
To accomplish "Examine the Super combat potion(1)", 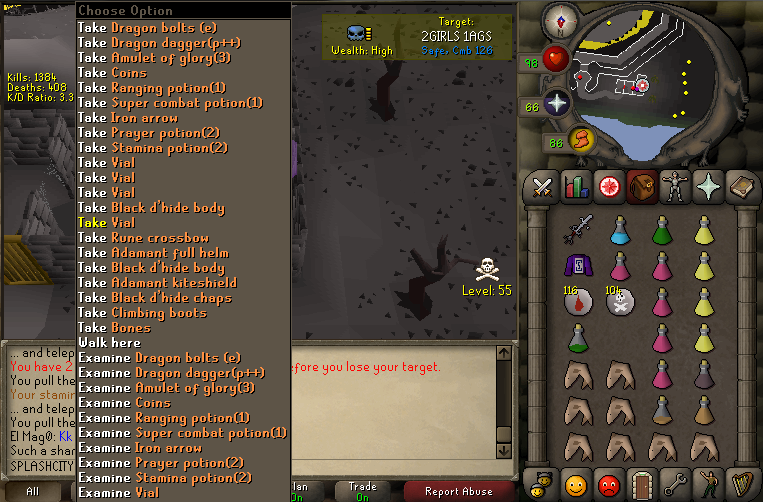I will [182, 432].
